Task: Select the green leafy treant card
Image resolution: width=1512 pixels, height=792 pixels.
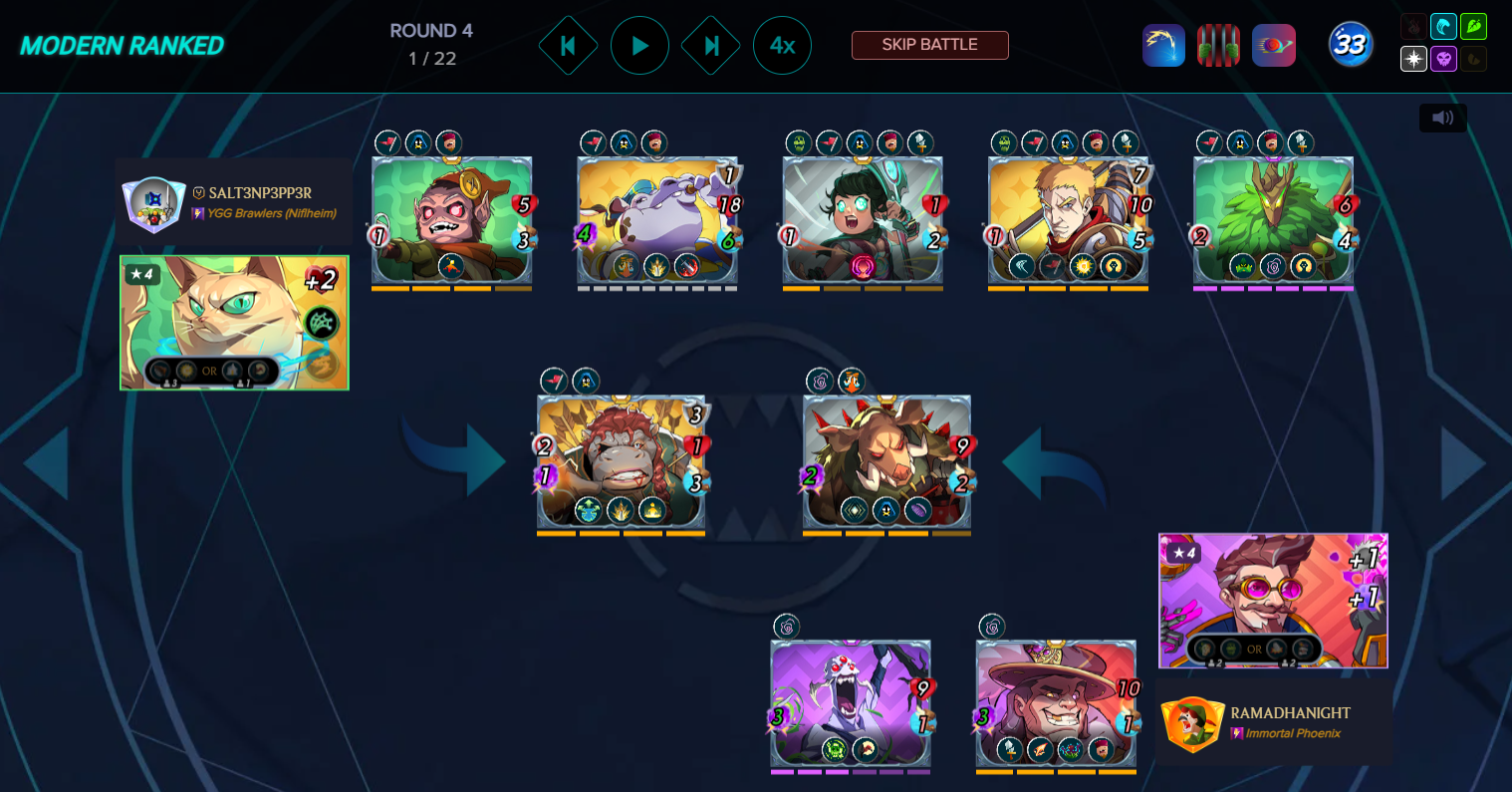Action: pyautogui.click(x=1273, y=221)
